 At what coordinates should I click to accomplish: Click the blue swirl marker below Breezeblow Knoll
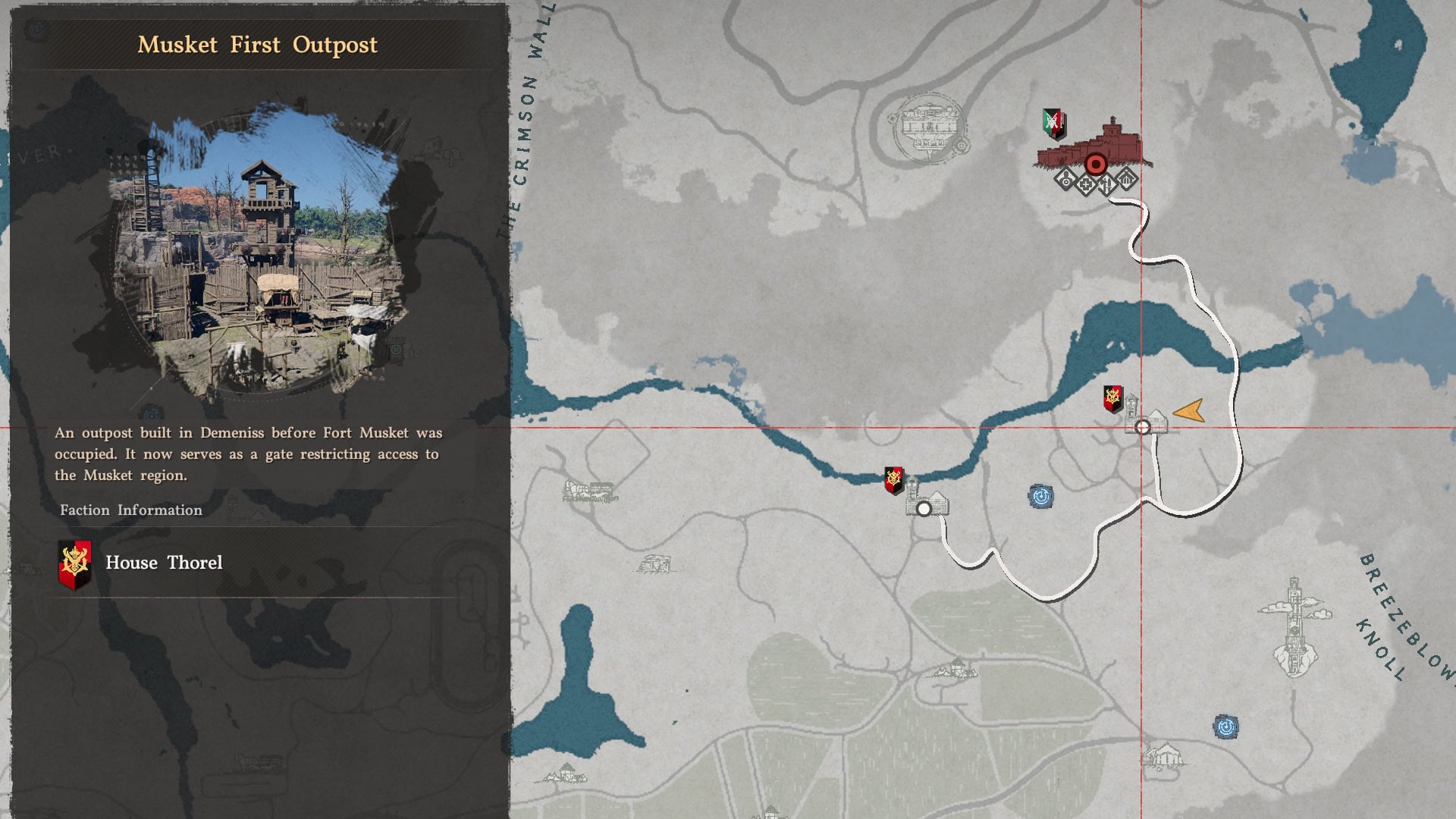pyautogui.click(x=1226, y=727)
